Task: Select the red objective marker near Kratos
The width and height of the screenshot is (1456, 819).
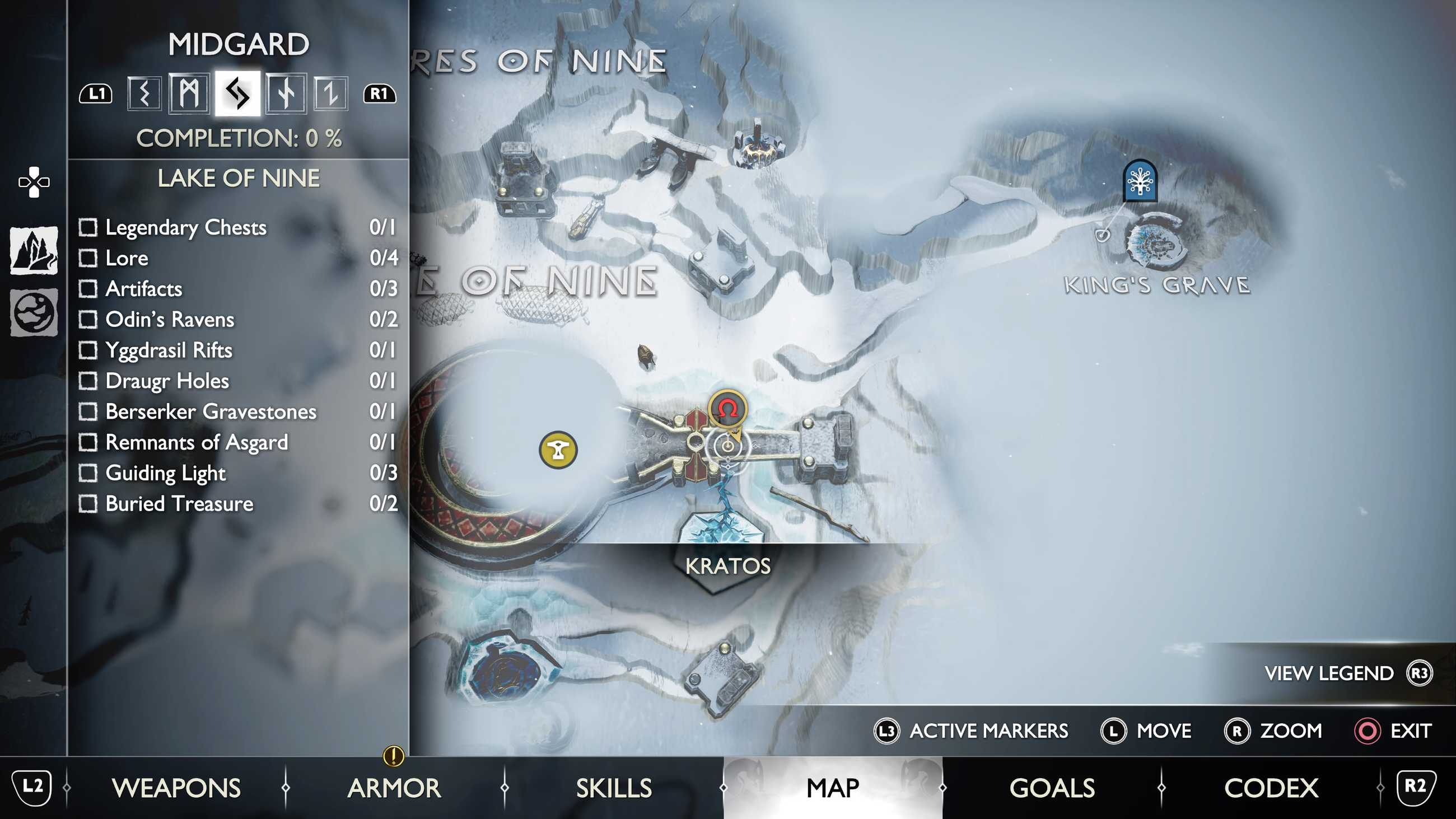Action: click(726, 408)
